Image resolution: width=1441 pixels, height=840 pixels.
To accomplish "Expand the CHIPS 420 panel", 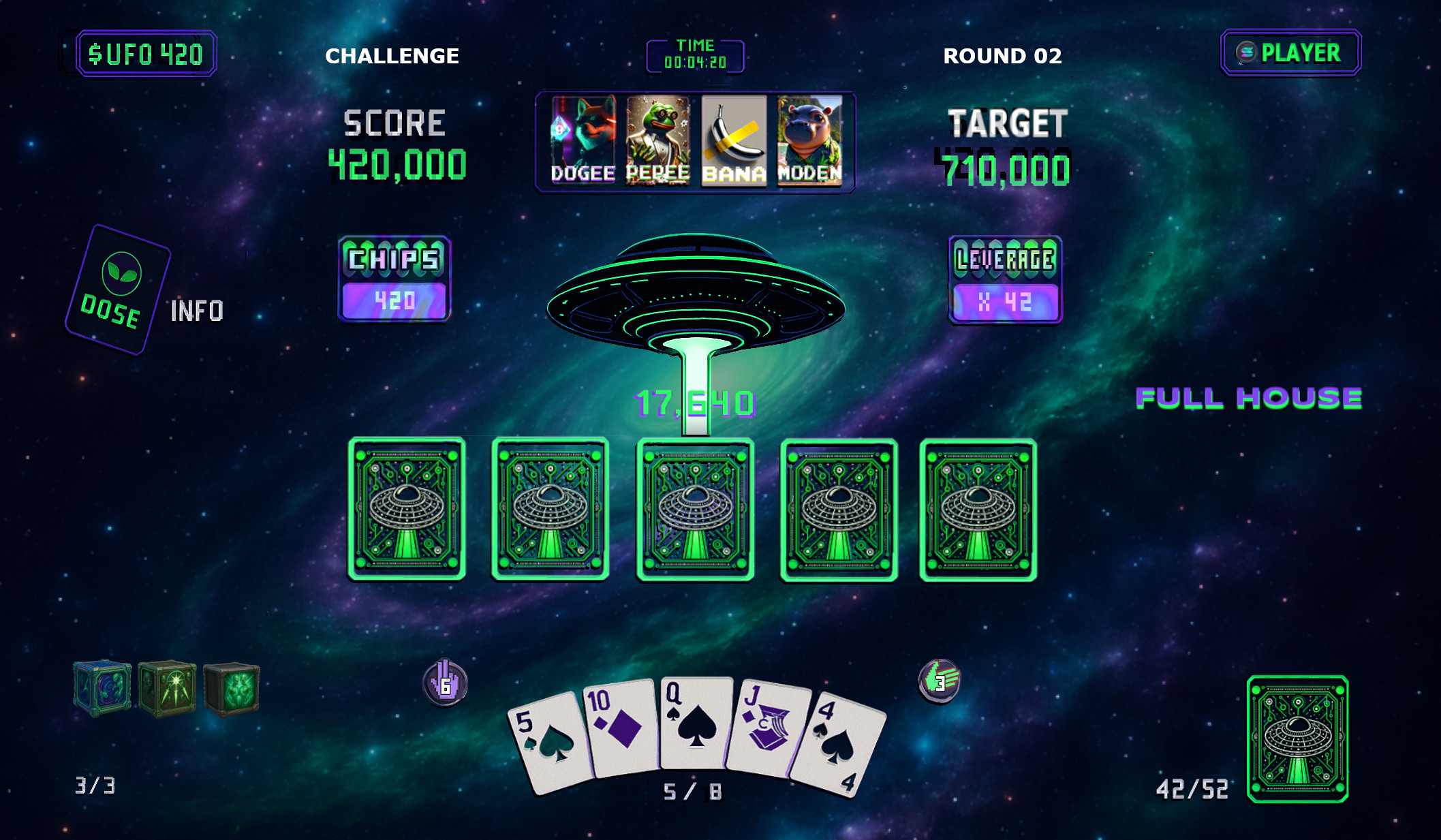I will coord(395,279).
